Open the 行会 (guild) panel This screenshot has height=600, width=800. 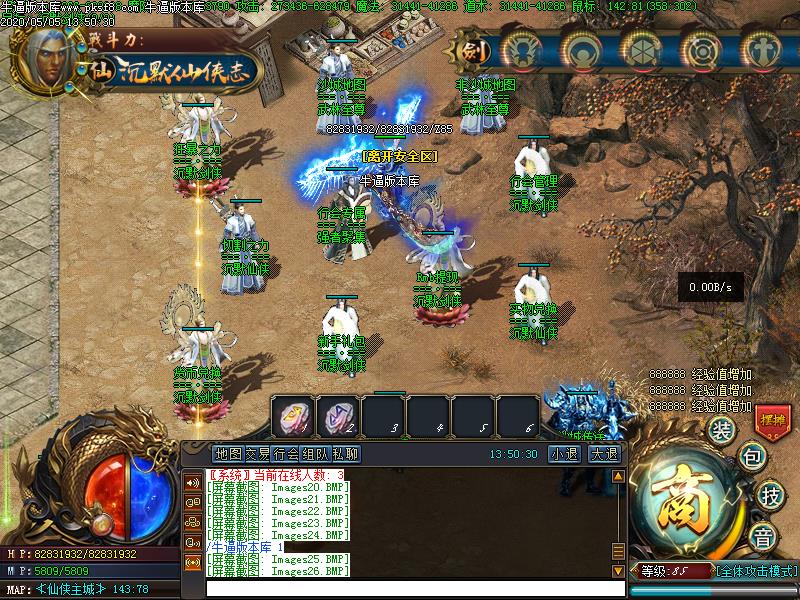(x=287, y=454)
